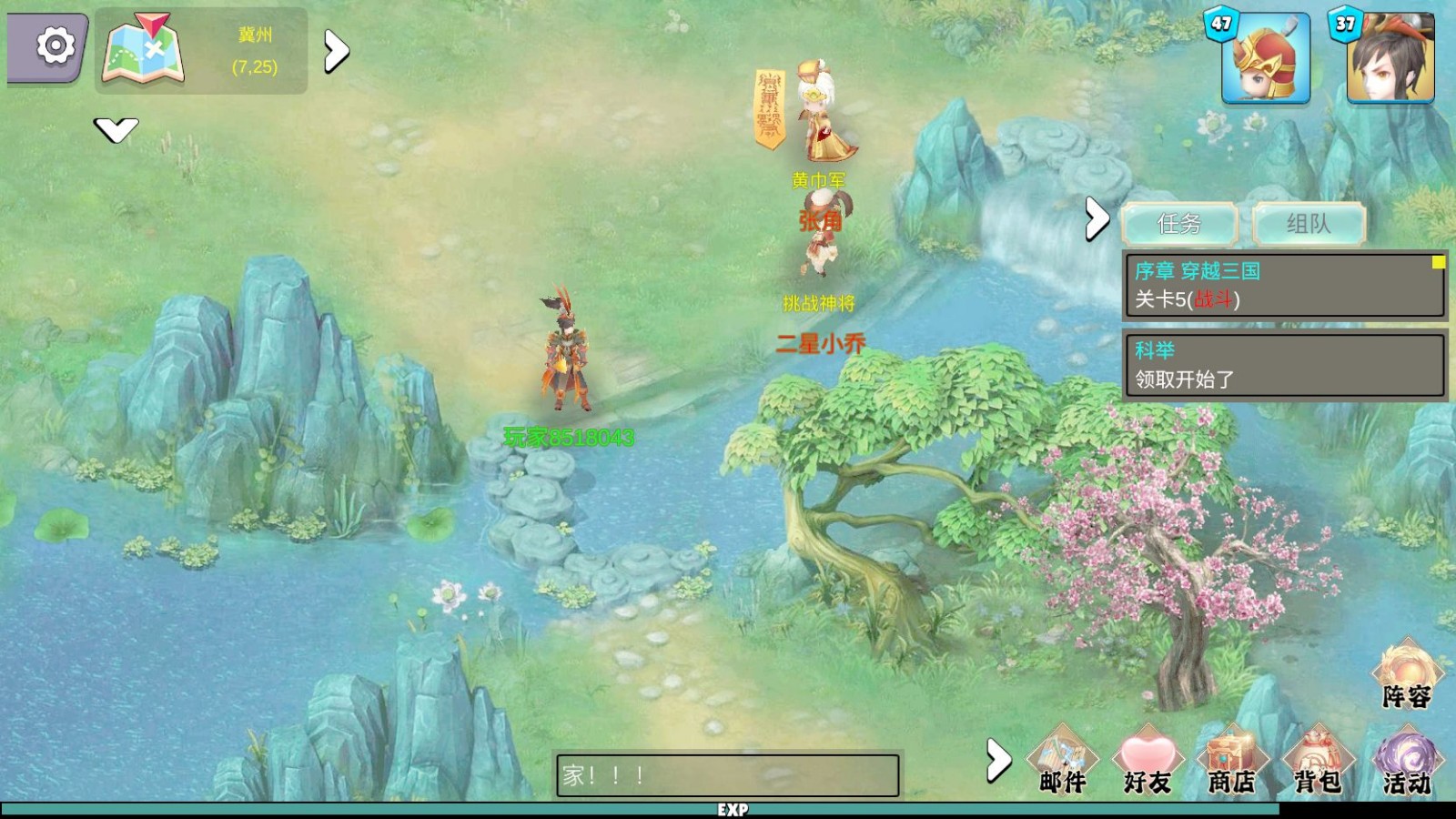Open the 好友 friends list
Image resolution: width=1456 pixels, height=819 pixels.
1148,761
